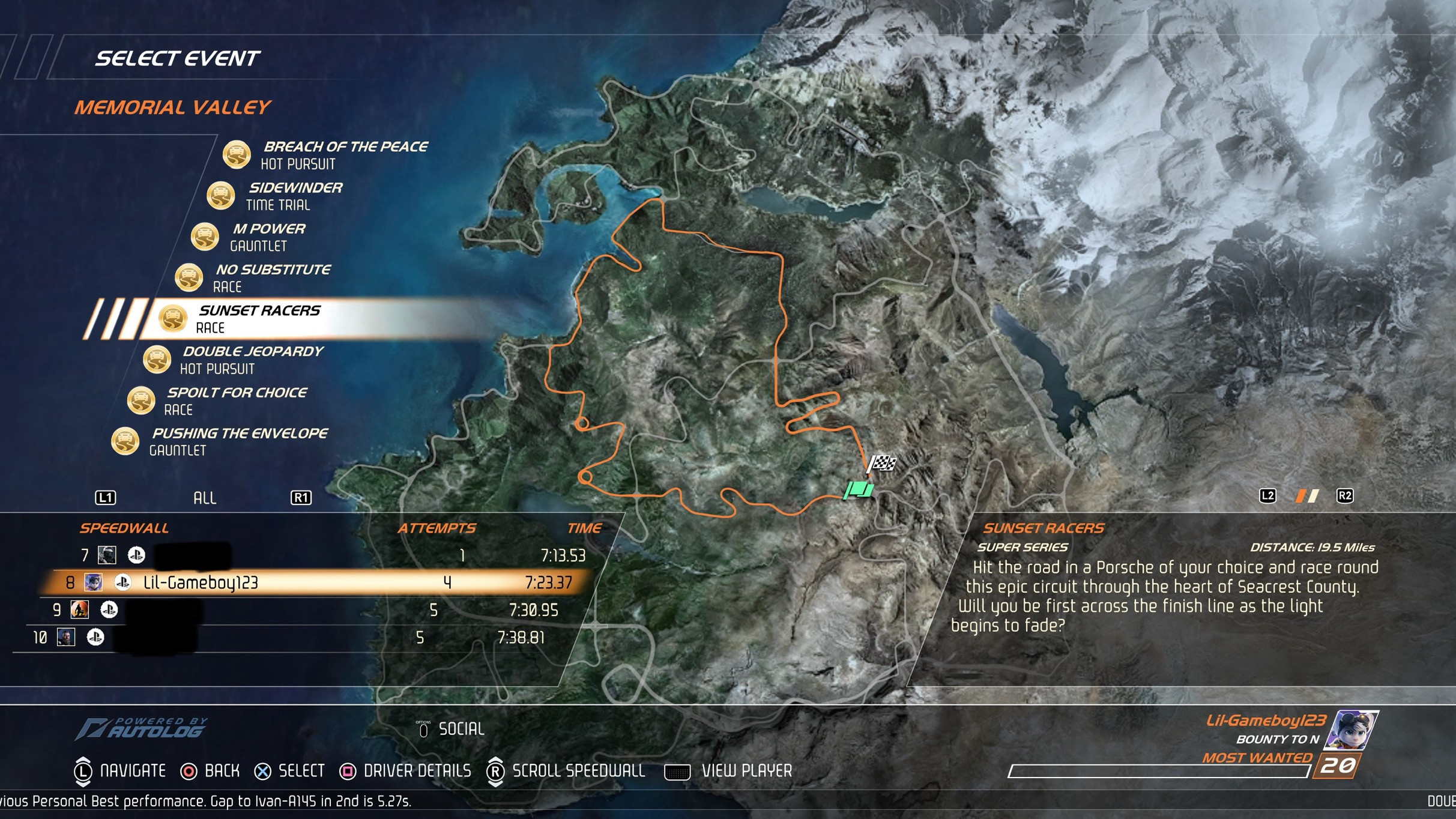Select the highlighted Sunset Racers race

259,318
